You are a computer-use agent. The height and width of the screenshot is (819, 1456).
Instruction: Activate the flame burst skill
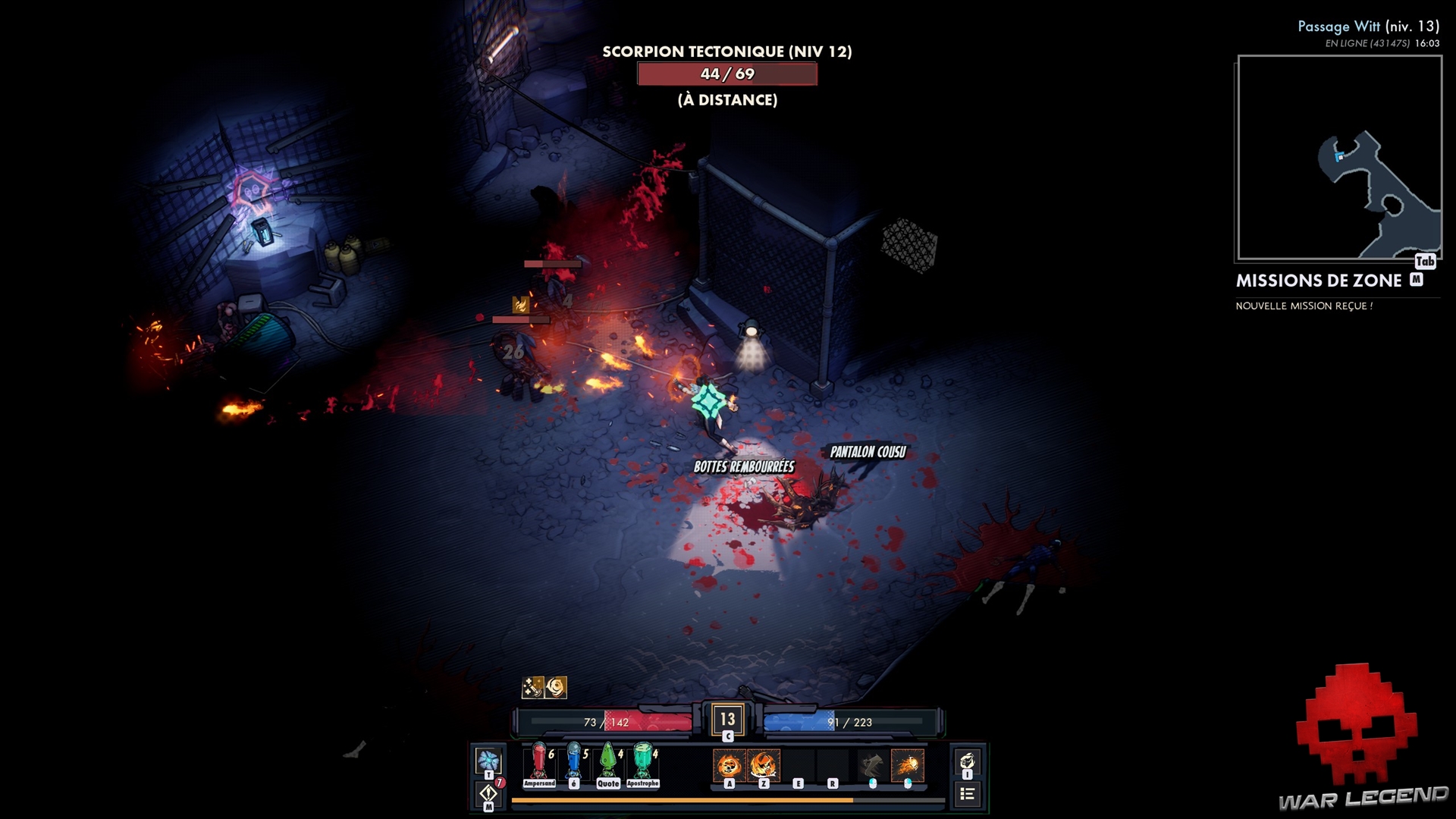(x=764, y=765)
